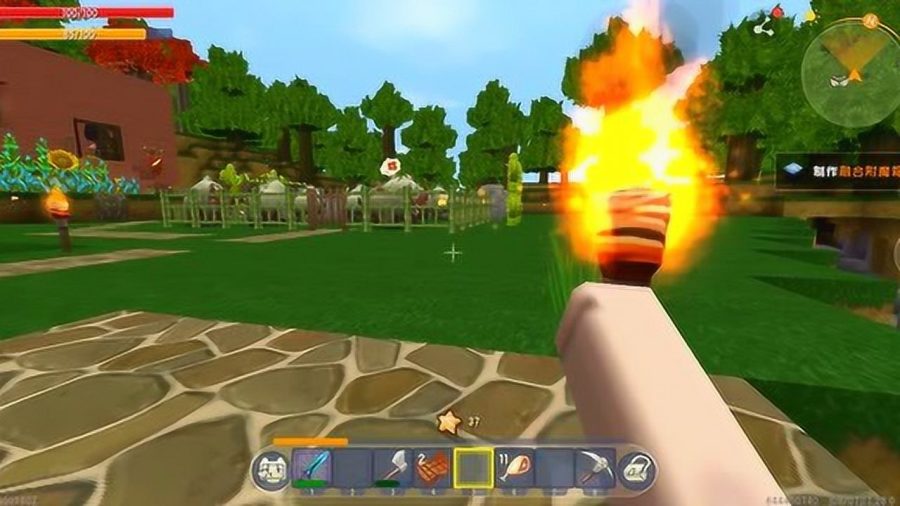Viewport: 900px width, 506px height.
Task: Select the brick block hotbar slot
Action: [432, 467]
